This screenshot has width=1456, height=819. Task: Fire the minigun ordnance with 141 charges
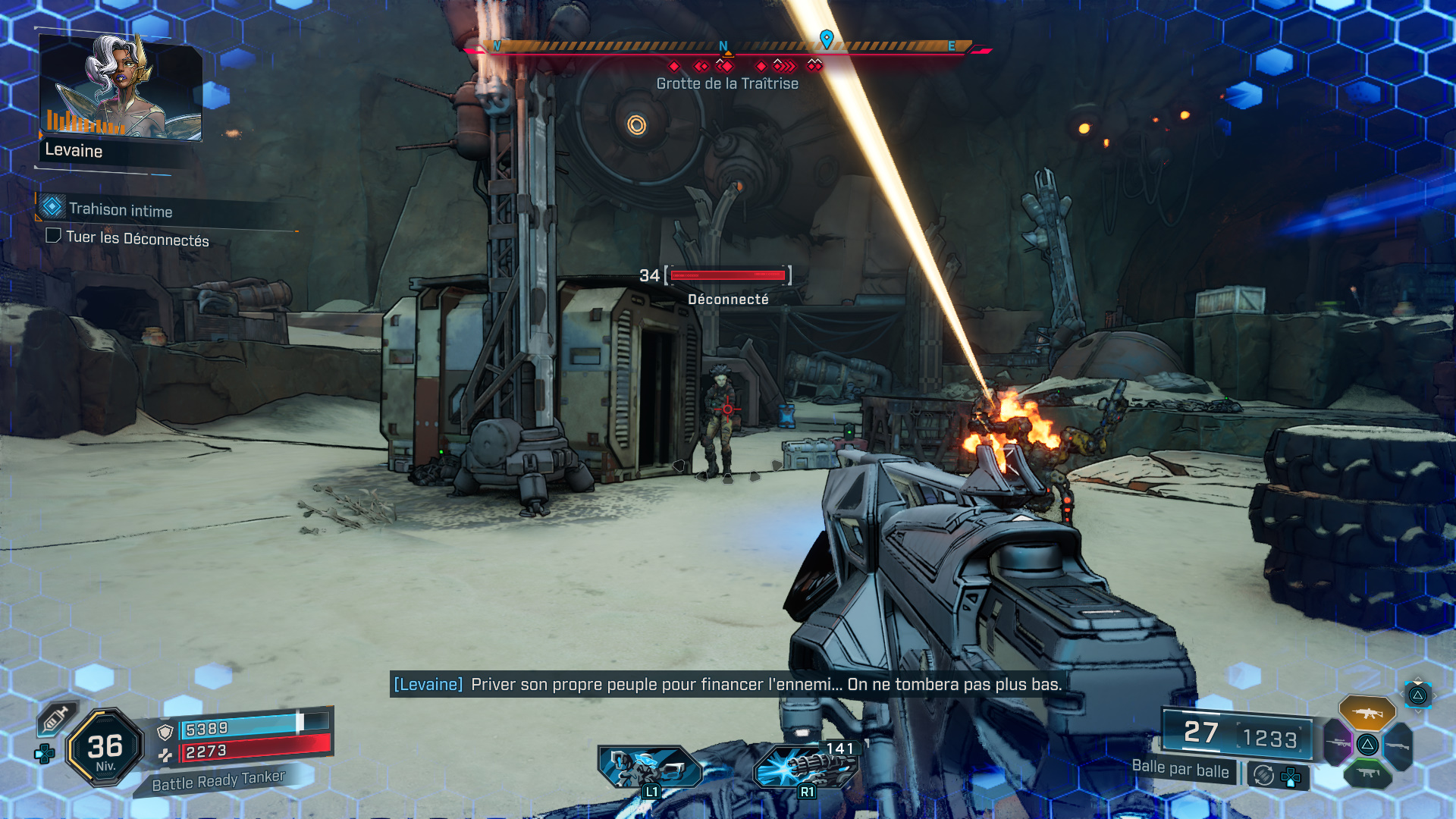(805, 766)
